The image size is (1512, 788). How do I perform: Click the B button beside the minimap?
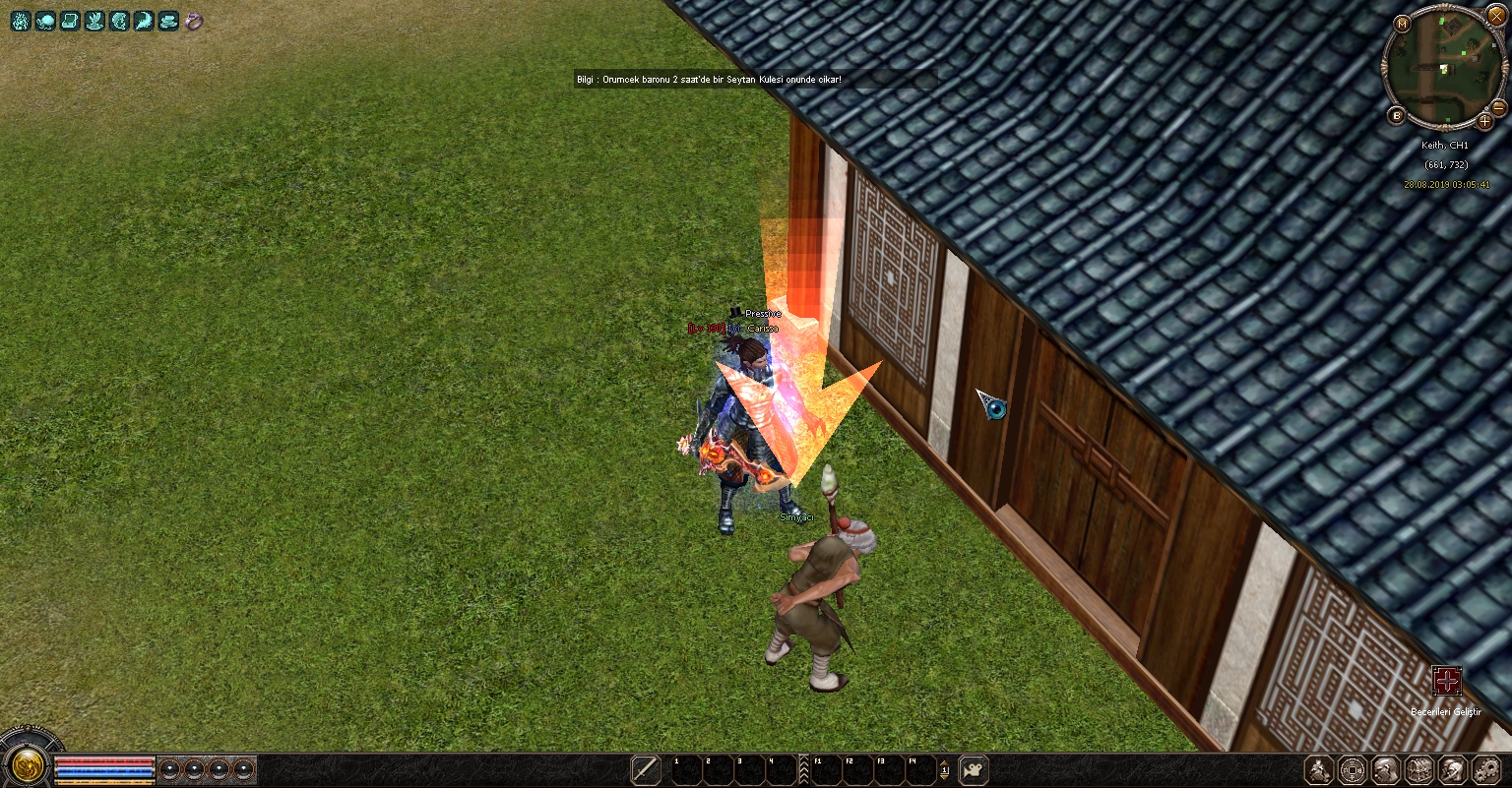click(1396, 115)
